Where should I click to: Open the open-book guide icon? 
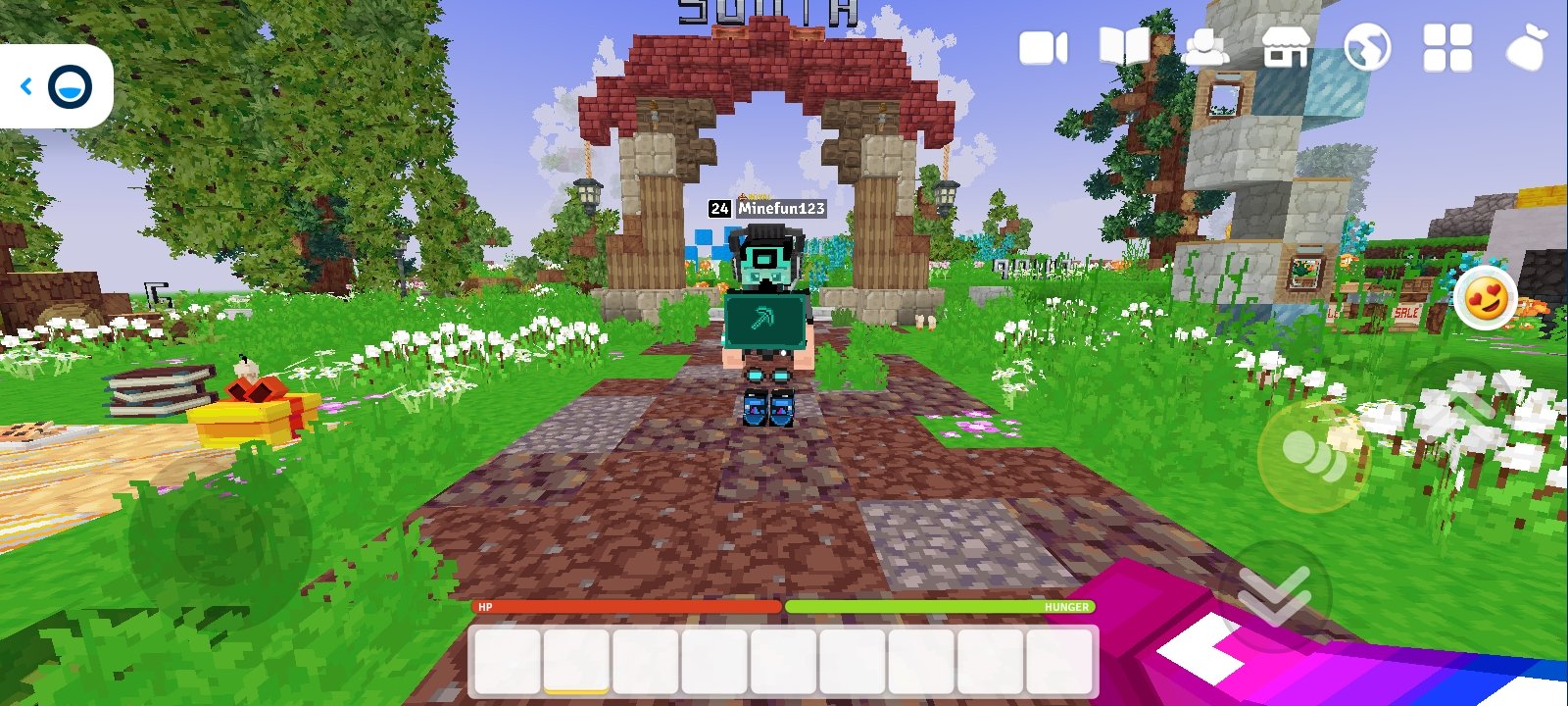(x=1124, y=46)
